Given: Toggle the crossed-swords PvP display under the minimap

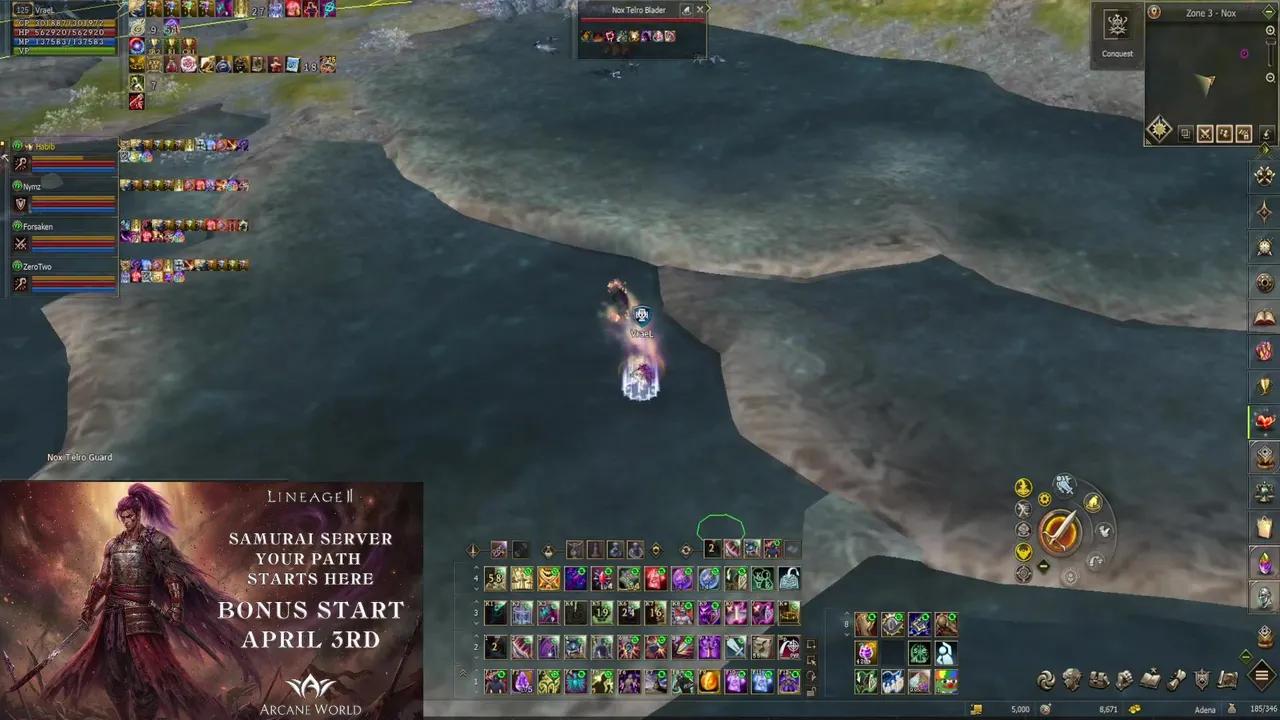Looking at the screenshot, I should [1207, 133].
